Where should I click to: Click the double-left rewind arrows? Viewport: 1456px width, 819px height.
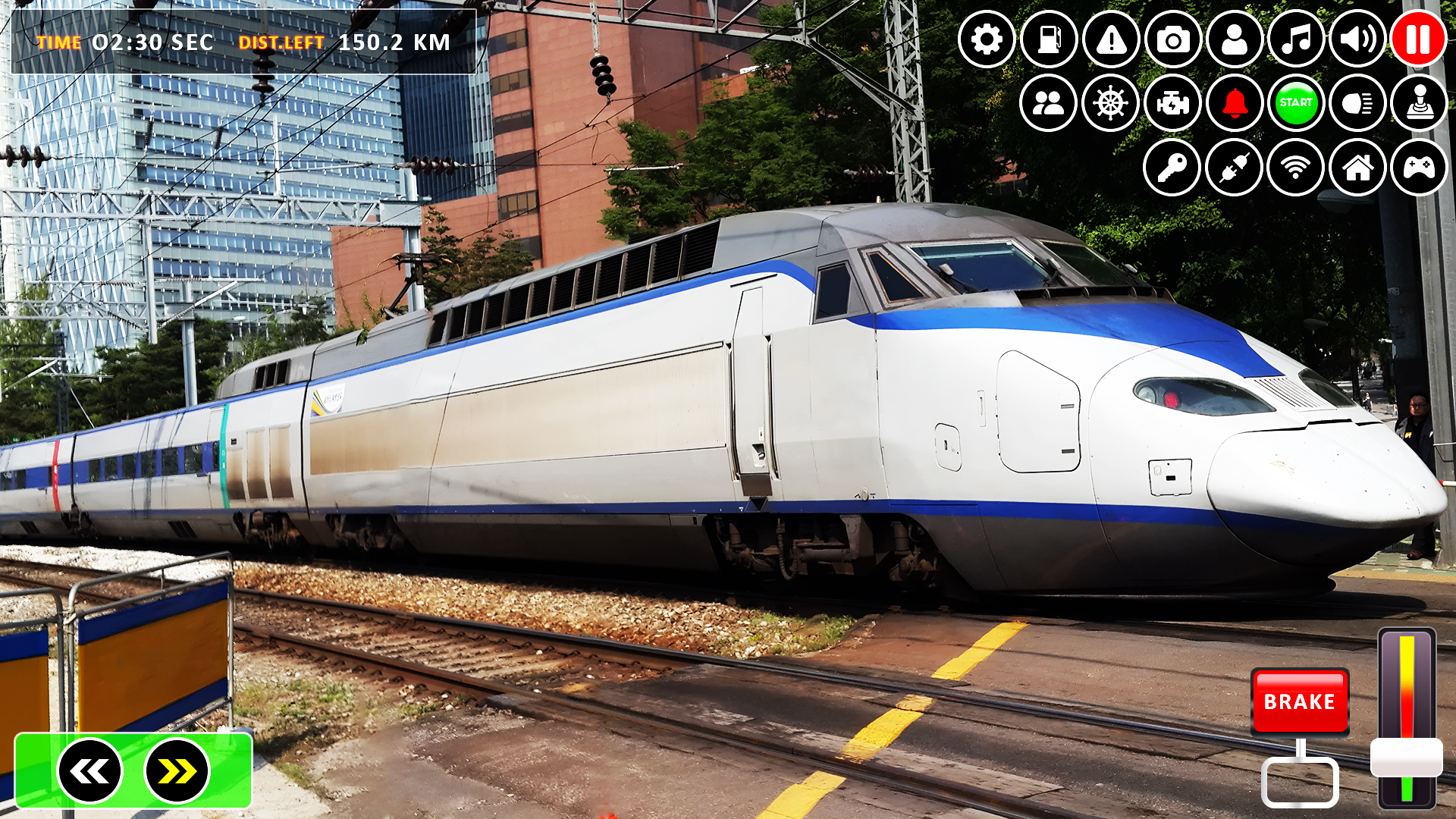pos(91,770)
